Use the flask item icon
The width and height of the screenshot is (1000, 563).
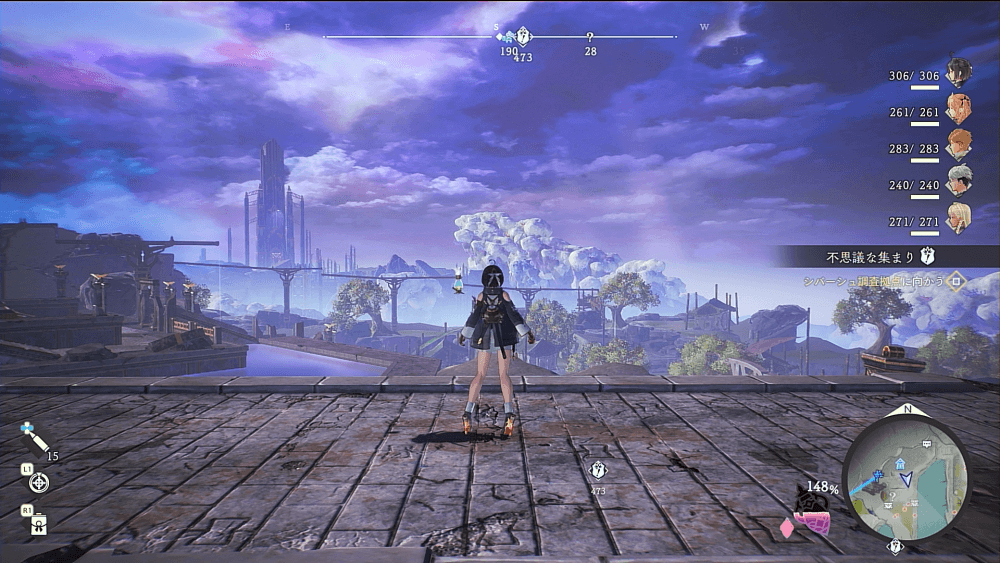(39, 522)
